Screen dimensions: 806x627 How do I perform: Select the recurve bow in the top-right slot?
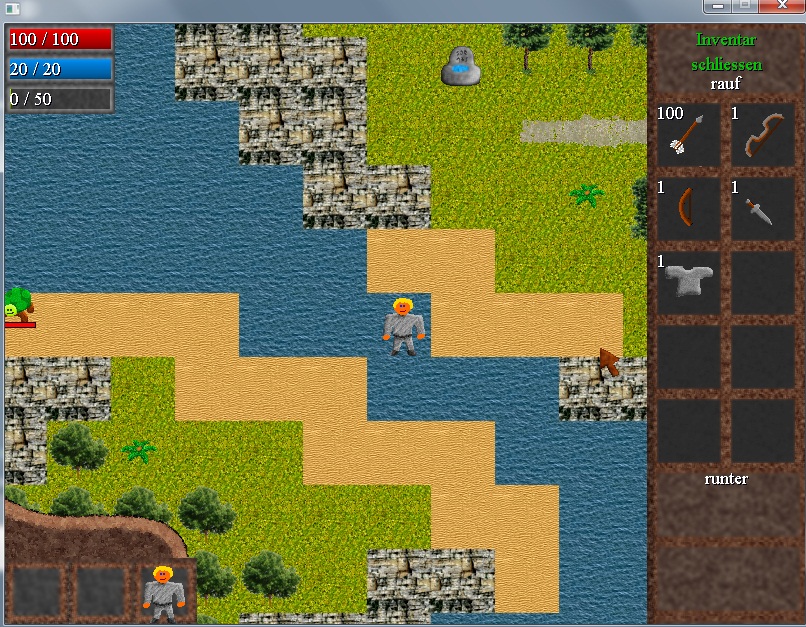(762, 134)
